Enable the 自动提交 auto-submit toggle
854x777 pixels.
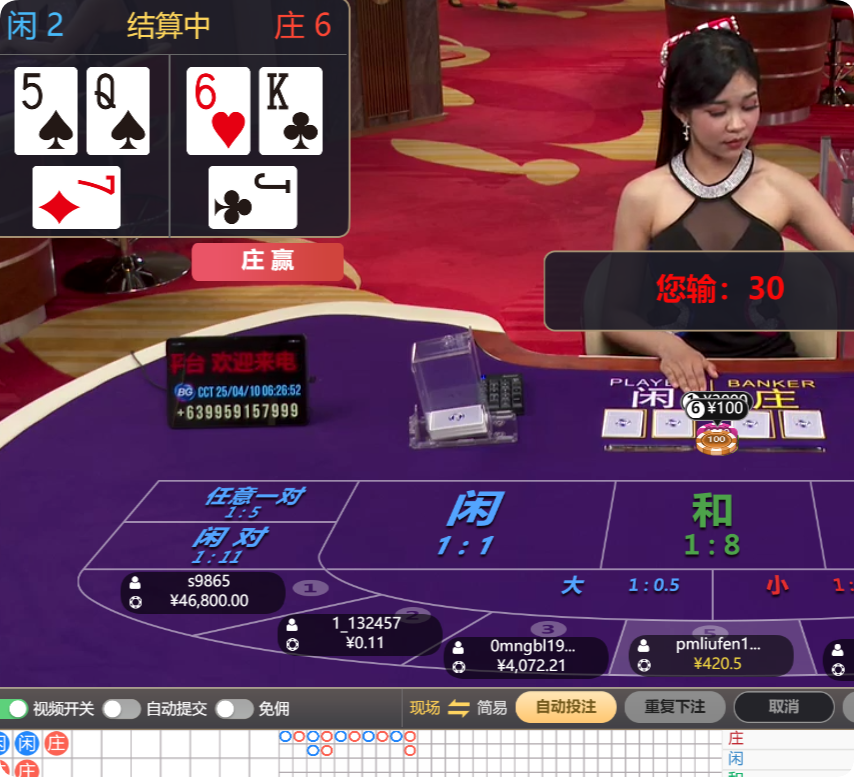click(x=121, y=708)
